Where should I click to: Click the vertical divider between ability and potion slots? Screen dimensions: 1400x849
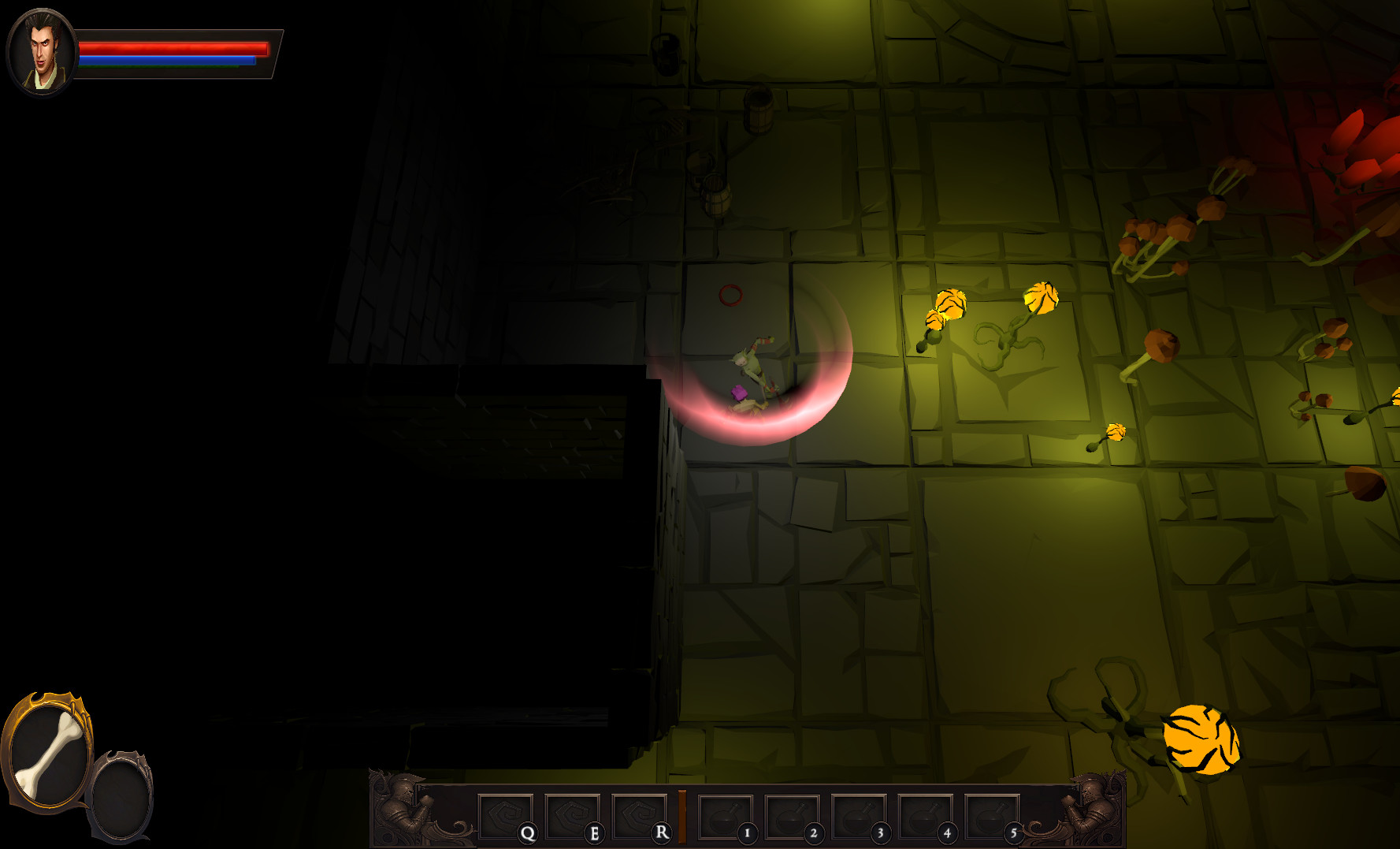tap(682, 814)
